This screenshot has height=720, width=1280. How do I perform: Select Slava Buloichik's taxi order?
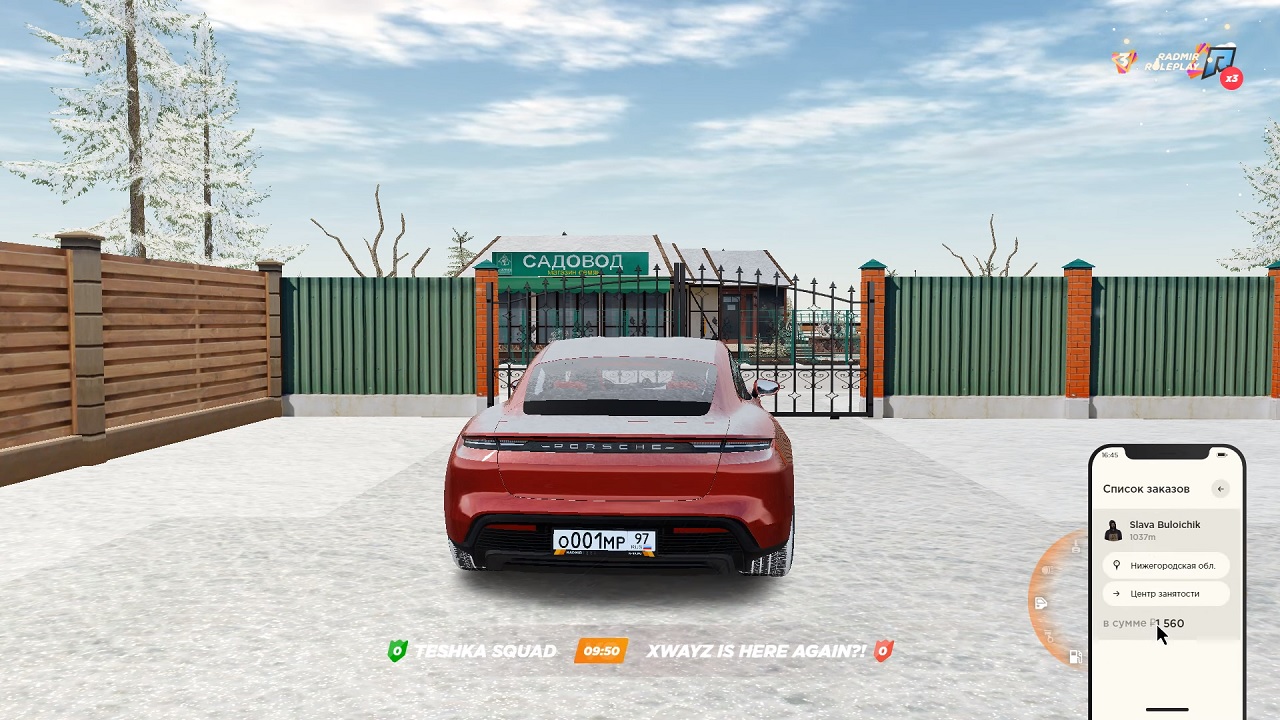(1165, 530)
